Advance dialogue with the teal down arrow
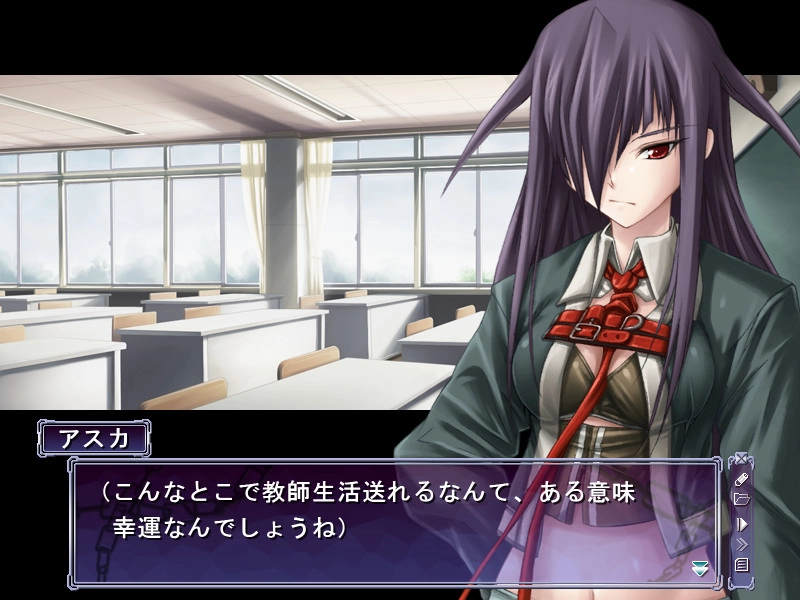This screenshot has height=600, width=800. click(700, 567)
